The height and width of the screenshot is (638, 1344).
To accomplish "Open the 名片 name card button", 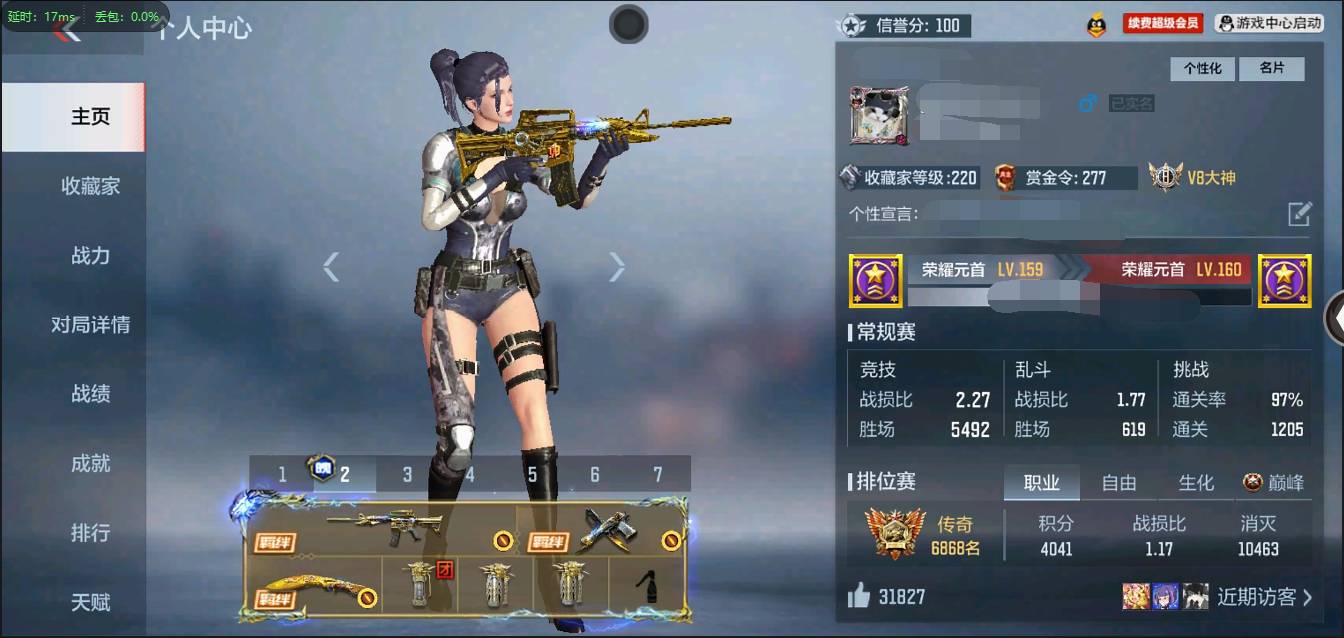I will 1271,68.
